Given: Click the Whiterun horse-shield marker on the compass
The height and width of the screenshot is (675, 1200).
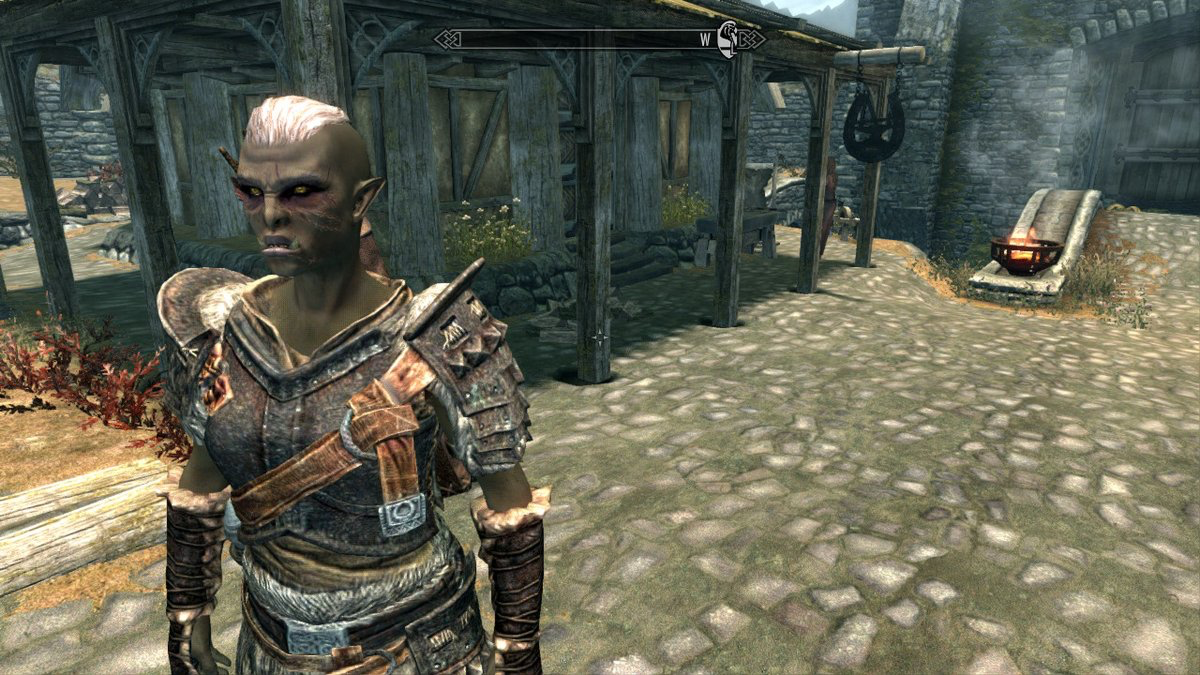Looking at the screenshot, I should coord(728,41).
